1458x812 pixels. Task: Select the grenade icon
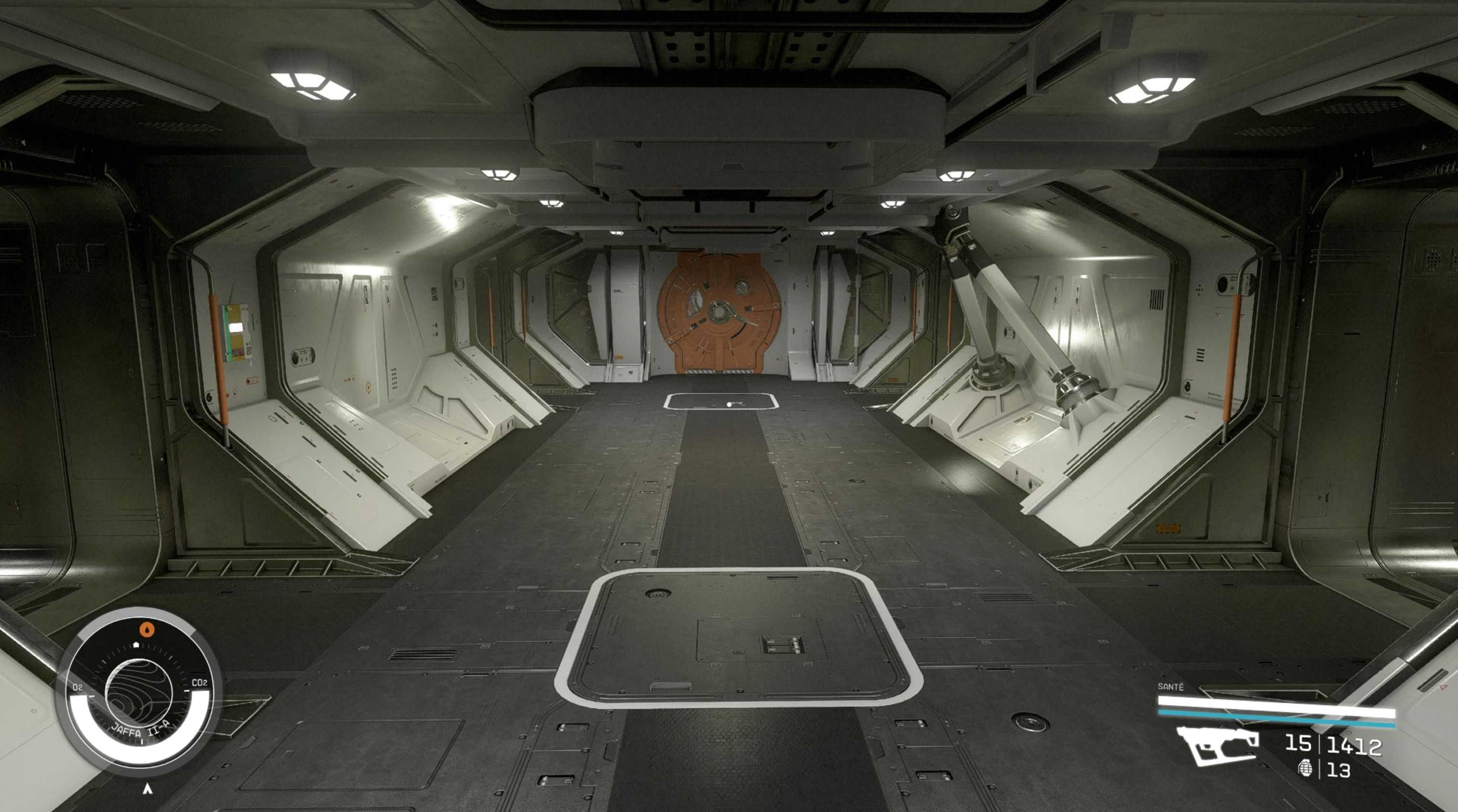[x=1305, y=769]
